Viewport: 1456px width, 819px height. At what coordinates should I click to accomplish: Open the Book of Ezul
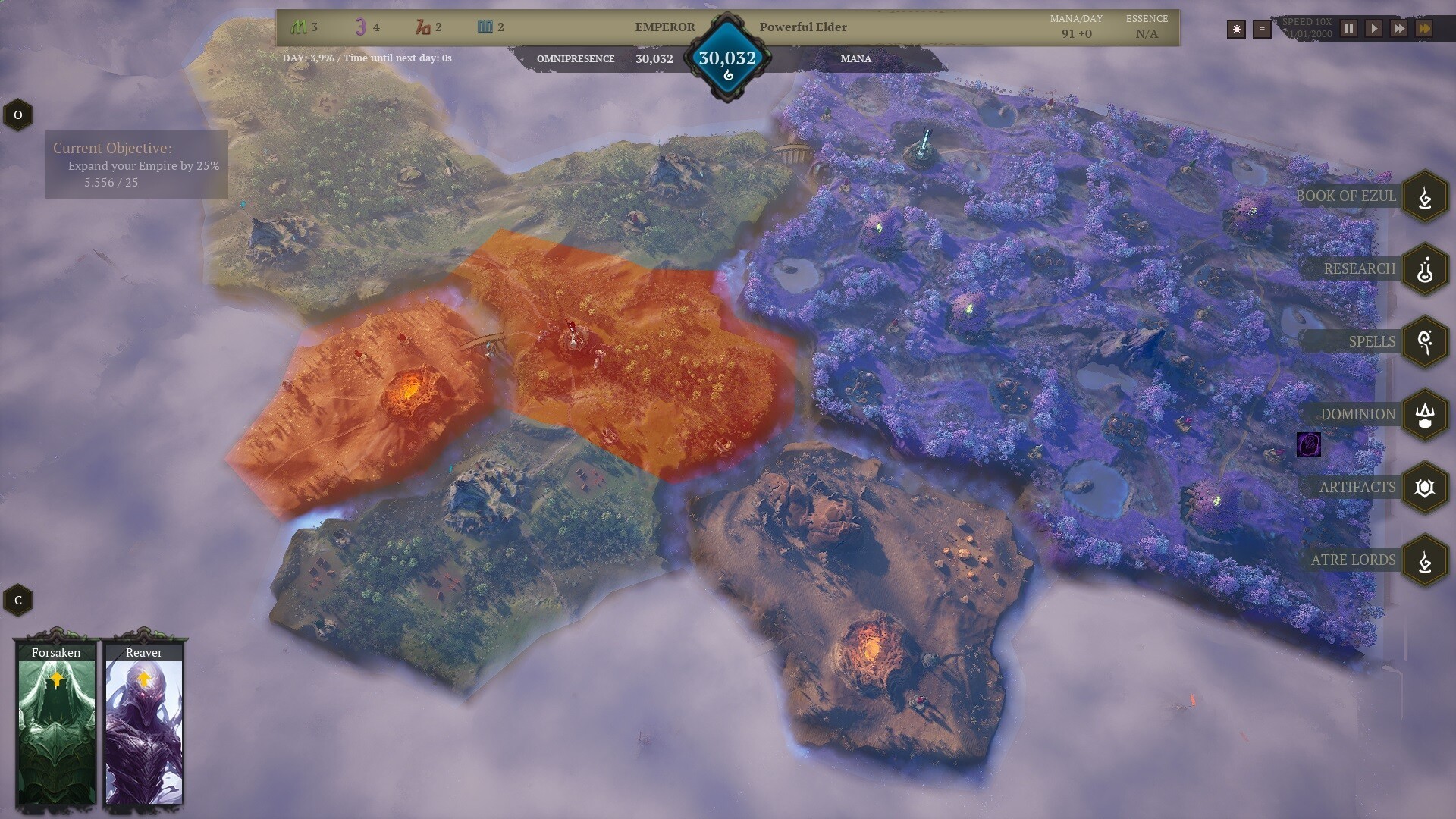point(1425,196)
